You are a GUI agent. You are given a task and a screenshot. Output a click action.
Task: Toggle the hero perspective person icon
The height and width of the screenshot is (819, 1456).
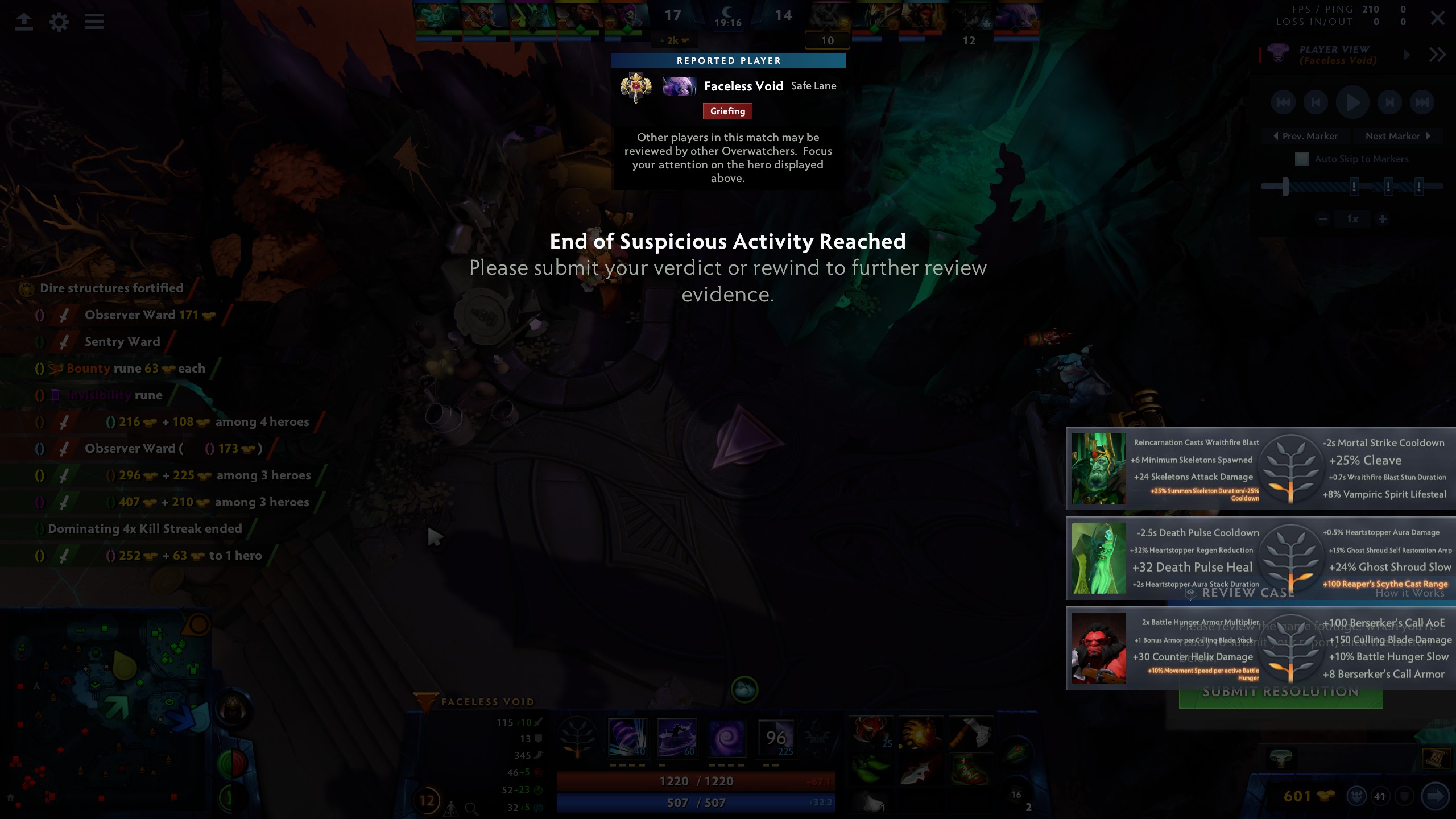[451, 809]
